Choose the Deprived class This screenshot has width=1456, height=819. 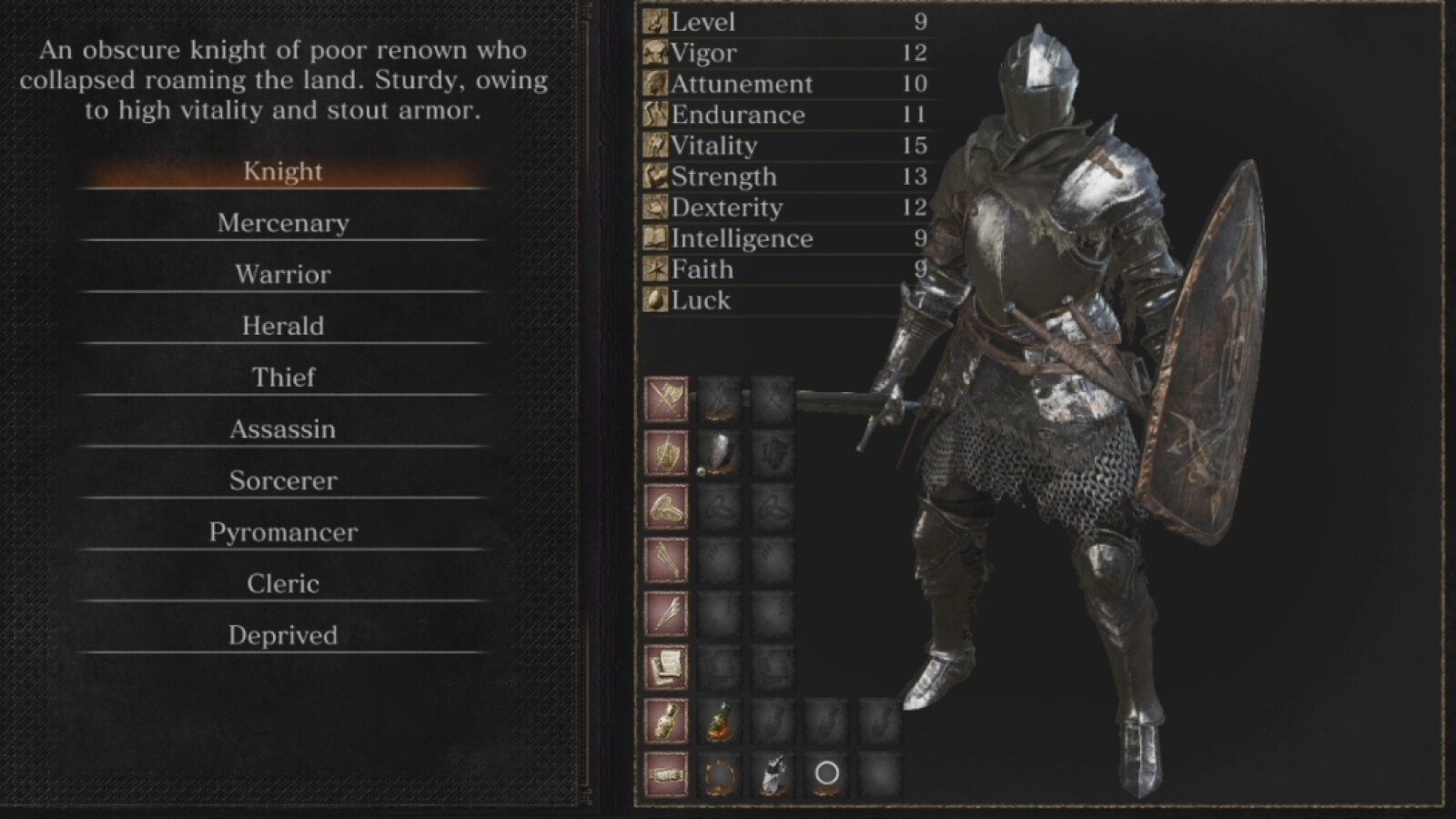click(283, 635)
